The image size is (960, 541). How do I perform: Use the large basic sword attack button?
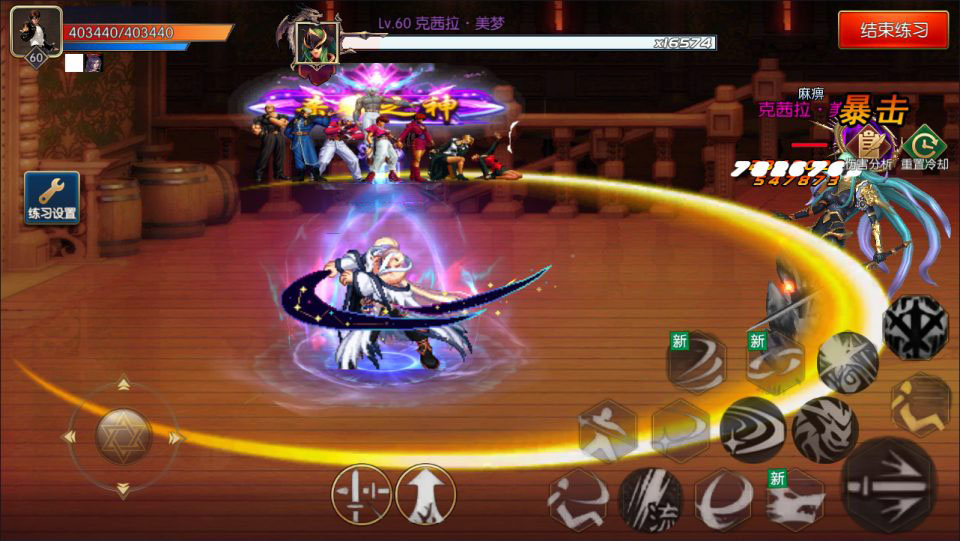coord(889,484)
